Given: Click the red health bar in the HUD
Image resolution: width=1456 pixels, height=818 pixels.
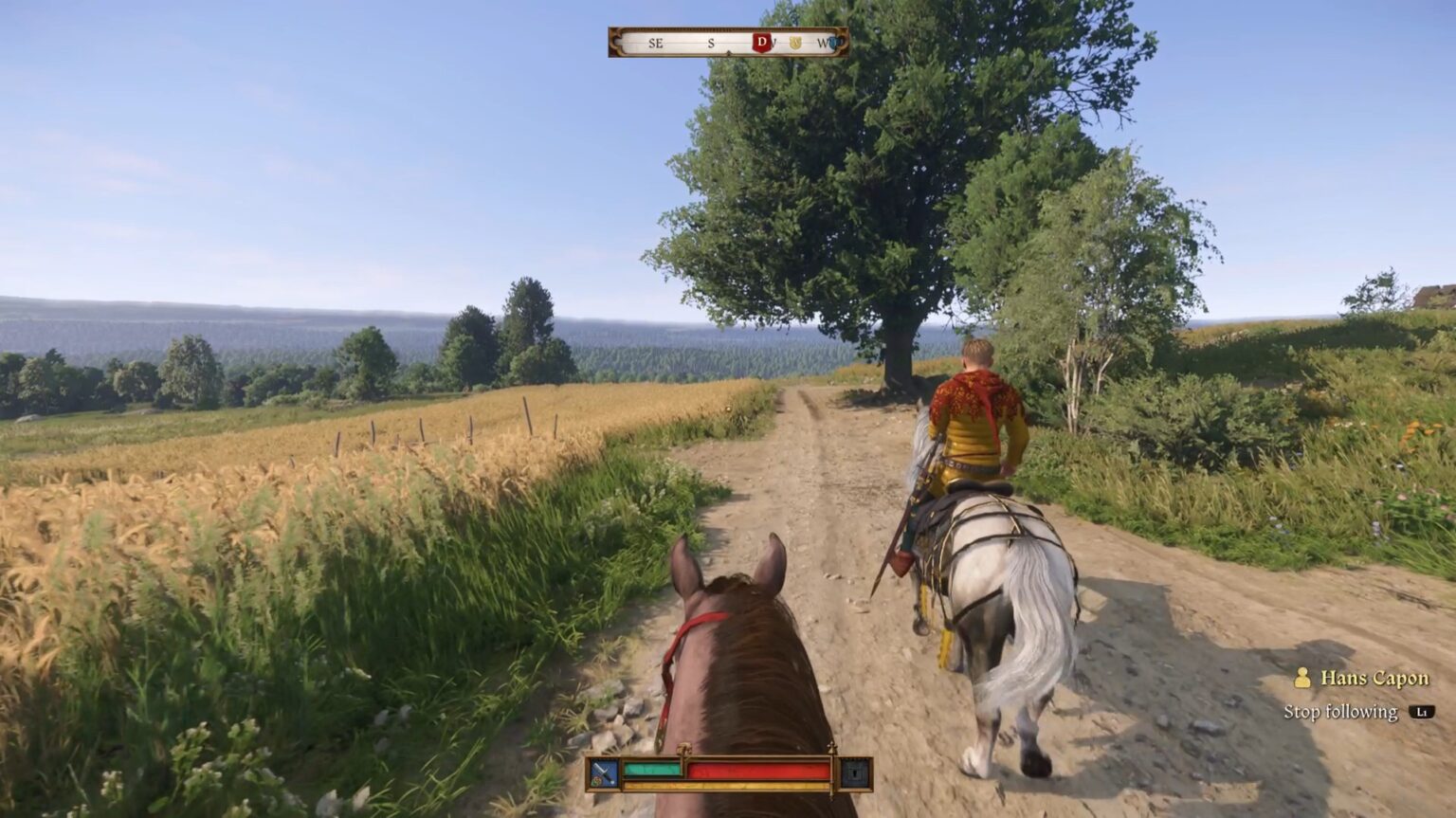Looking at the screenshot, I should (x=758, y=768).
